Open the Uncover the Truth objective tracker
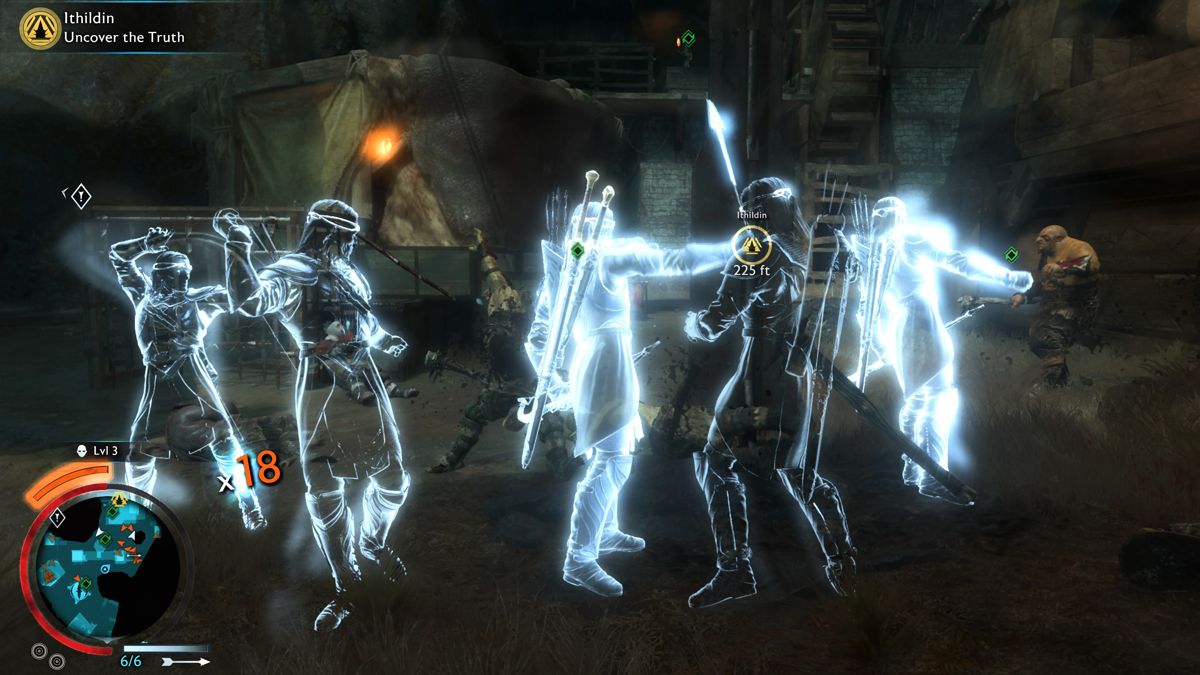 pos(124,37)
